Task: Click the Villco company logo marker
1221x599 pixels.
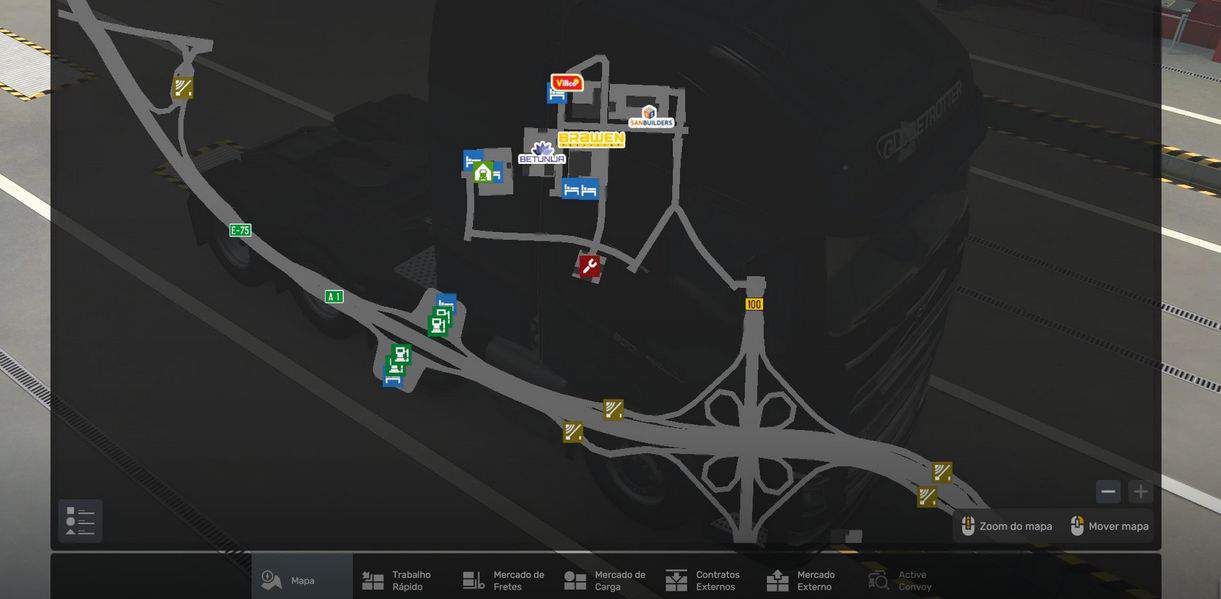Action: tap(567, 82)
